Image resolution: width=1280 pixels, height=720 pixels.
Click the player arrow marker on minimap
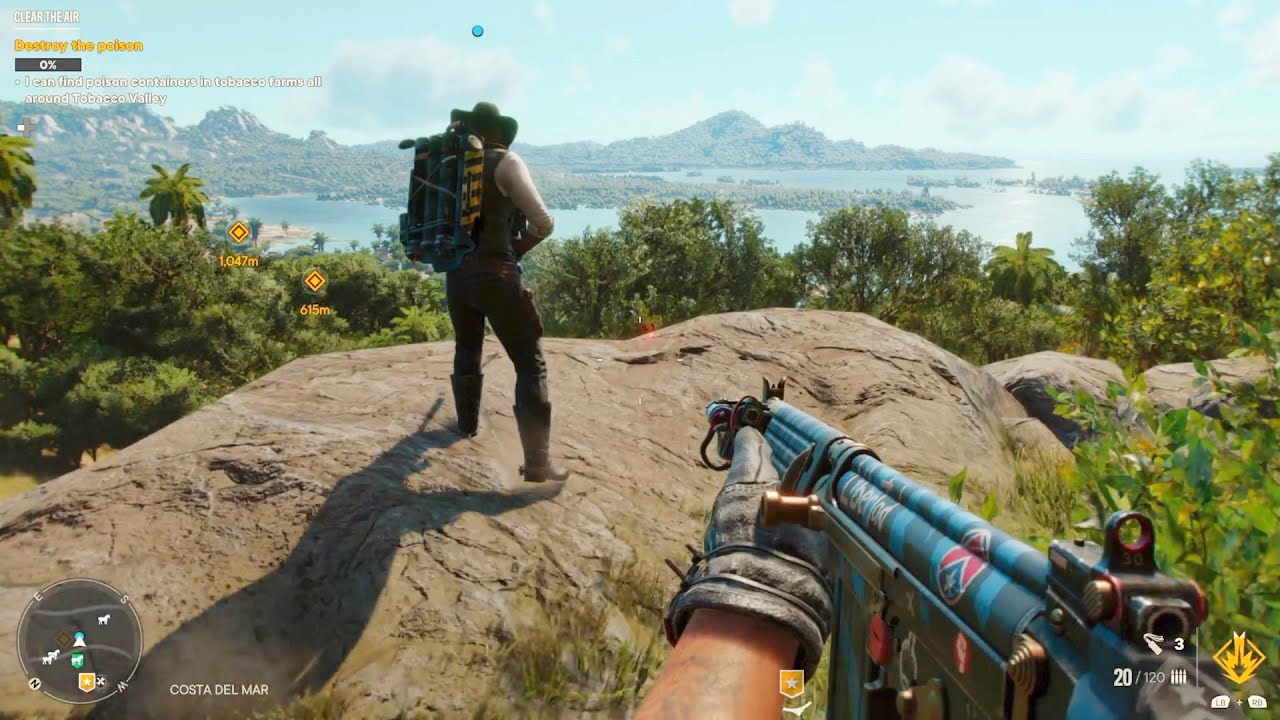(79, 643)
